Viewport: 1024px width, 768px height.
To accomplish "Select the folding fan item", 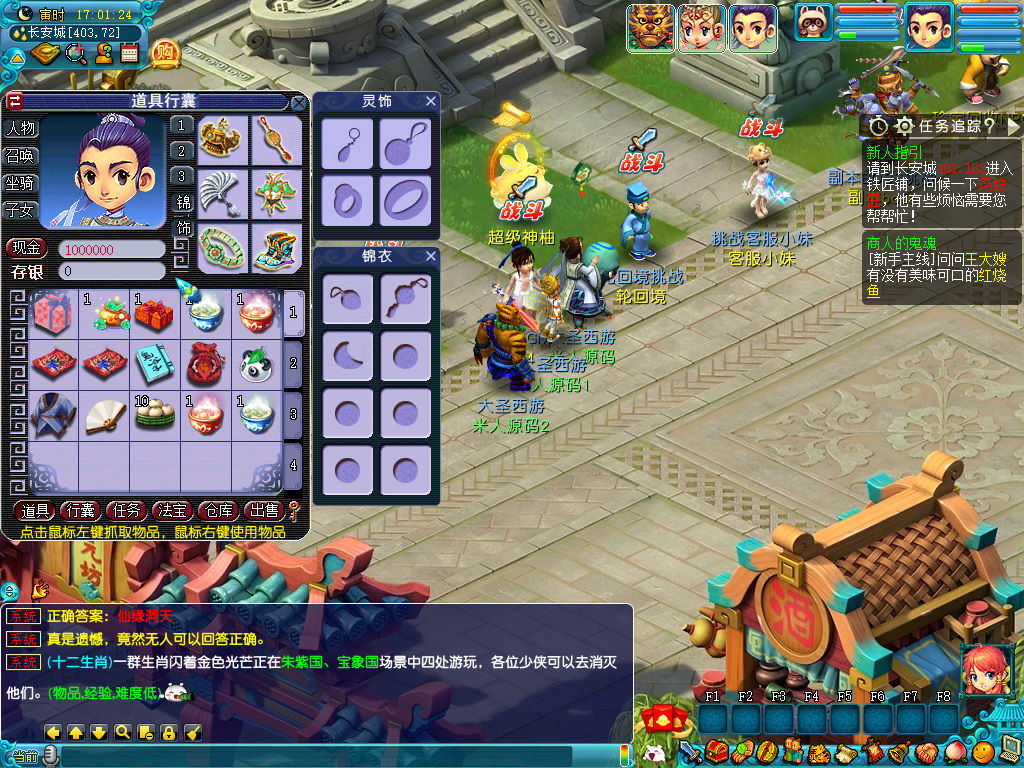I will pos(103,414).
